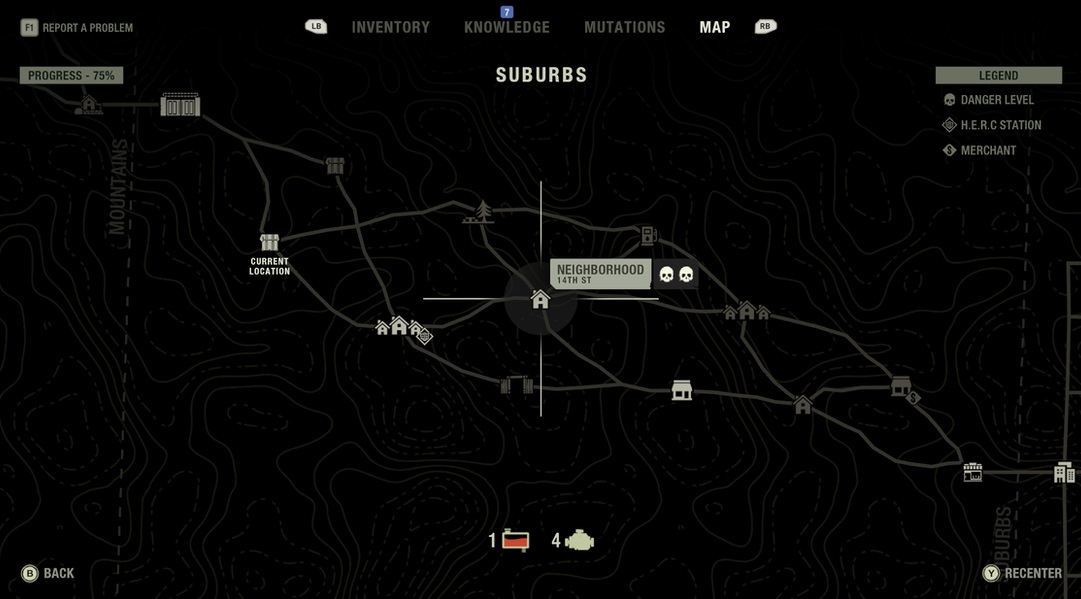The height and width of the screenshot is (599, 1081).
Task: Select the pine tree park marker
Action: [481, 212]
